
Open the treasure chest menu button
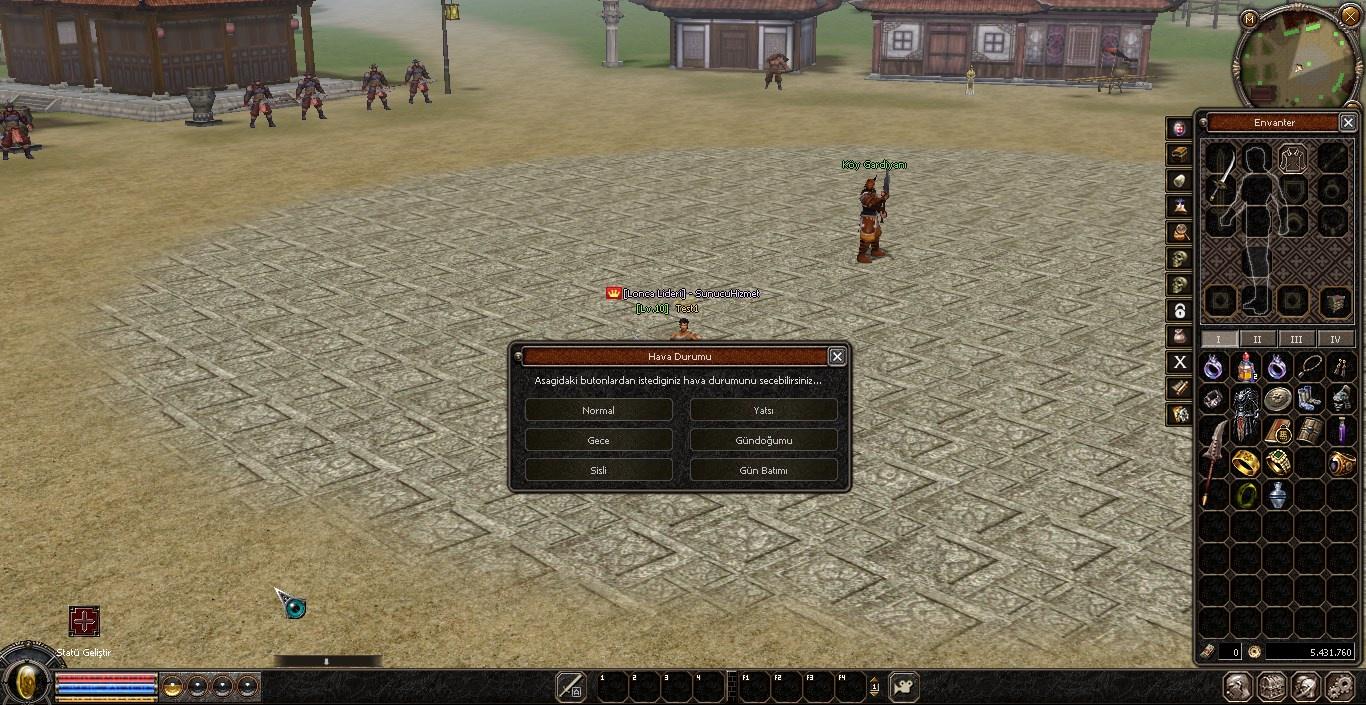point(1271,687)
